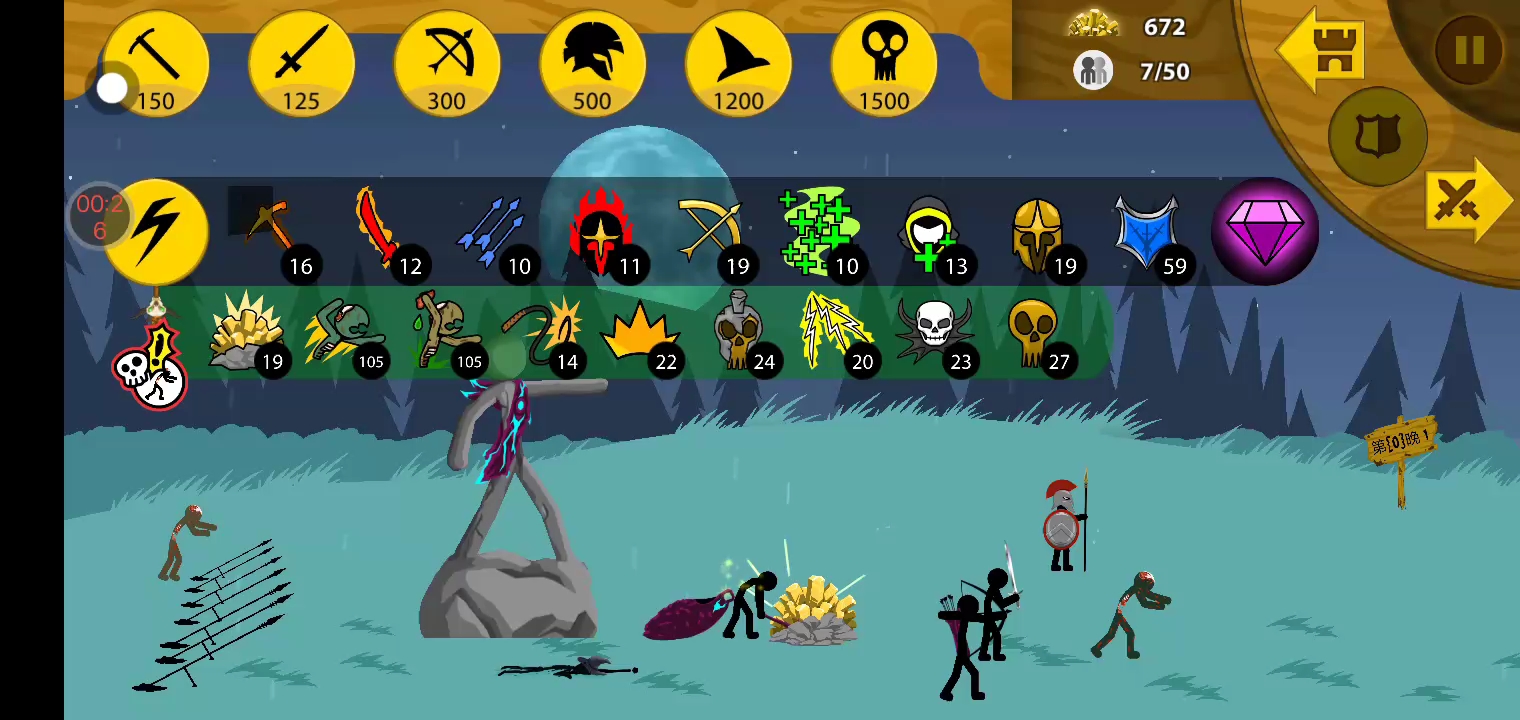Order army to retreat to castle
This screenshot has height=720, width=1520.
click(1322, 52)
